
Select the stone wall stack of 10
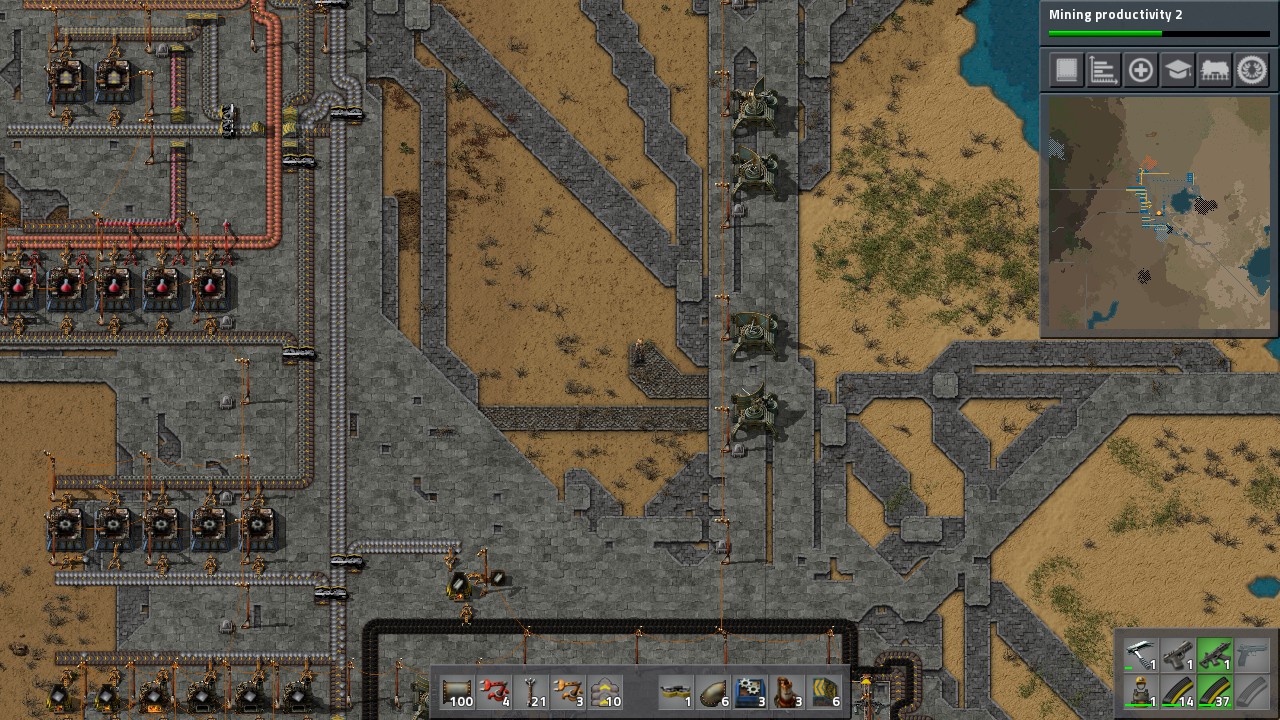click(x=605, y=692)
